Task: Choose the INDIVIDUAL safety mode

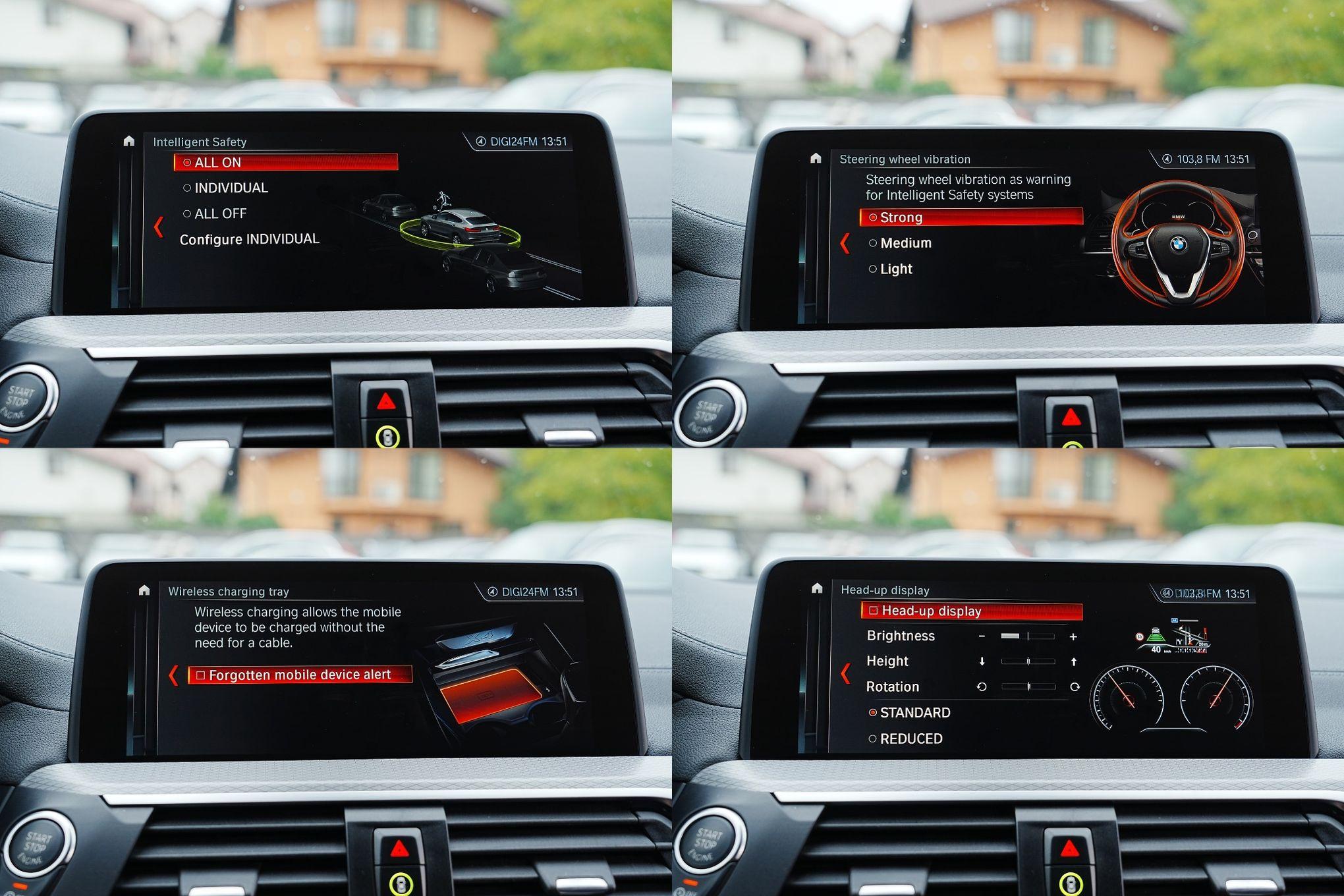Action: (x=231, y=188)
